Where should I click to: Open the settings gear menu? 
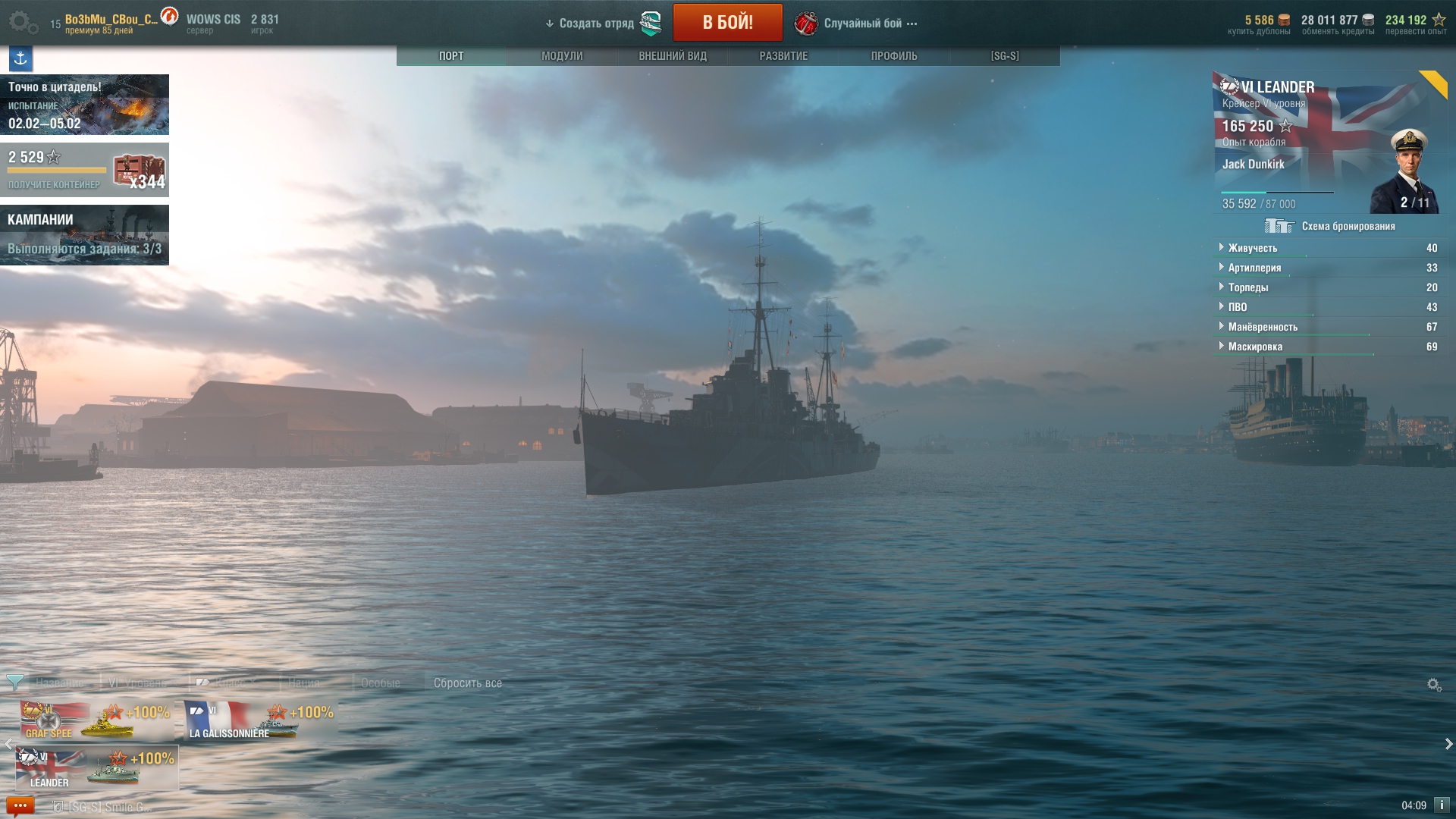23,23
